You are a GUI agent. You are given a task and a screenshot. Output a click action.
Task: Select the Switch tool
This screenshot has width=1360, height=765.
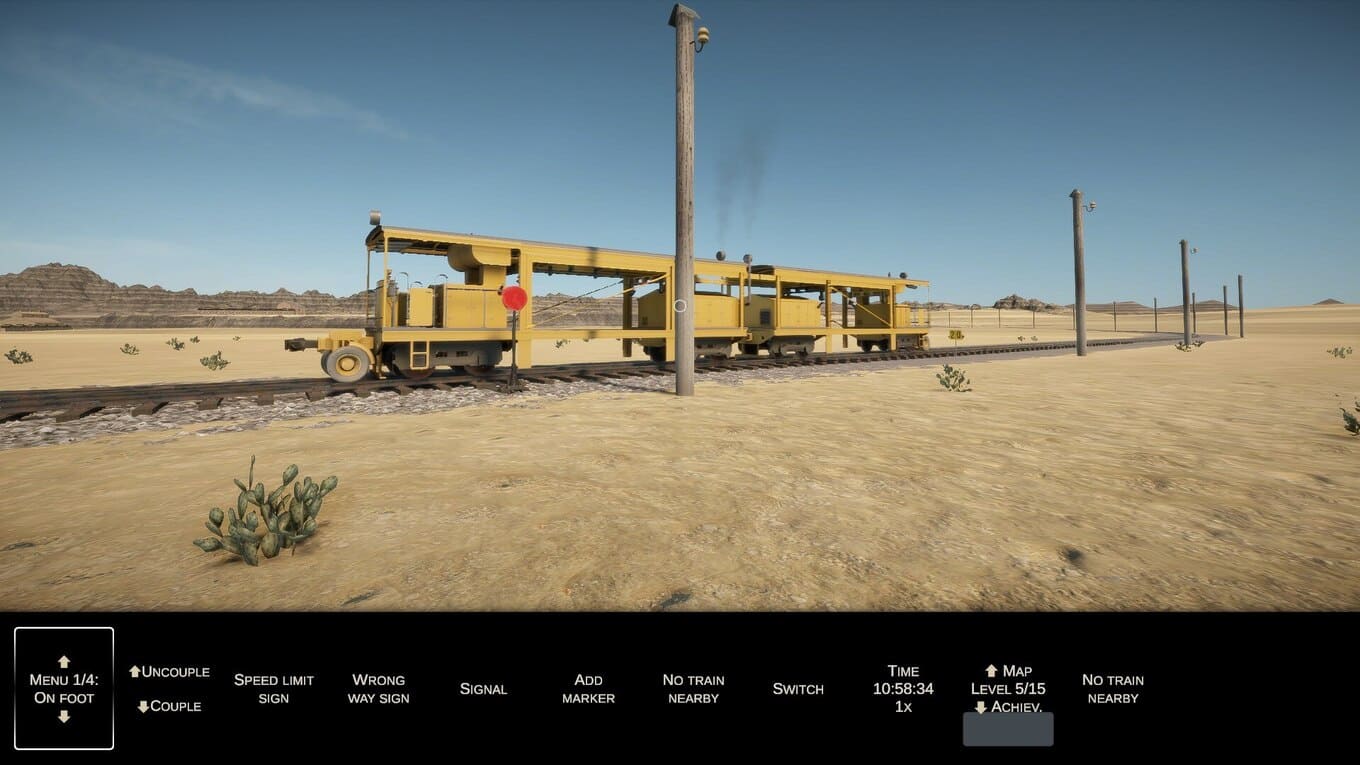coord(798,689)
